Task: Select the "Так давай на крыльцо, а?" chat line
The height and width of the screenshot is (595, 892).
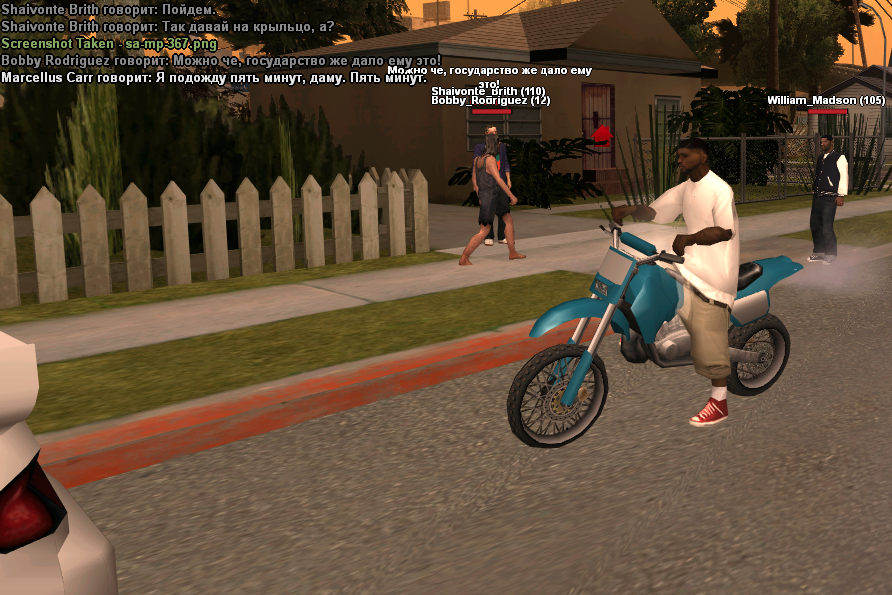Action: pyautogui.click(x=168, y=27)
